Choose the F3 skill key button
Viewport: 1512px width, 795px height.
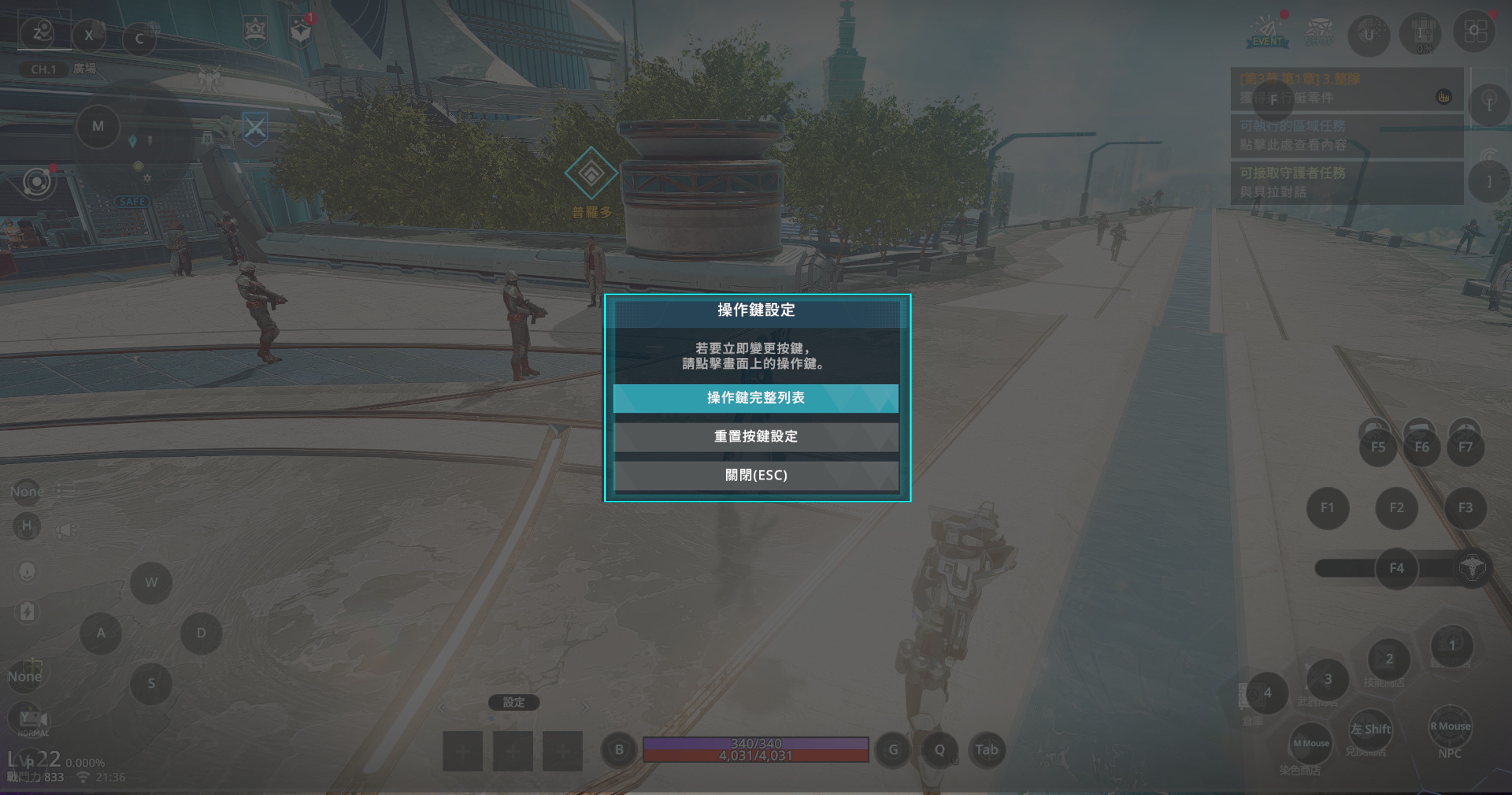1465,508
